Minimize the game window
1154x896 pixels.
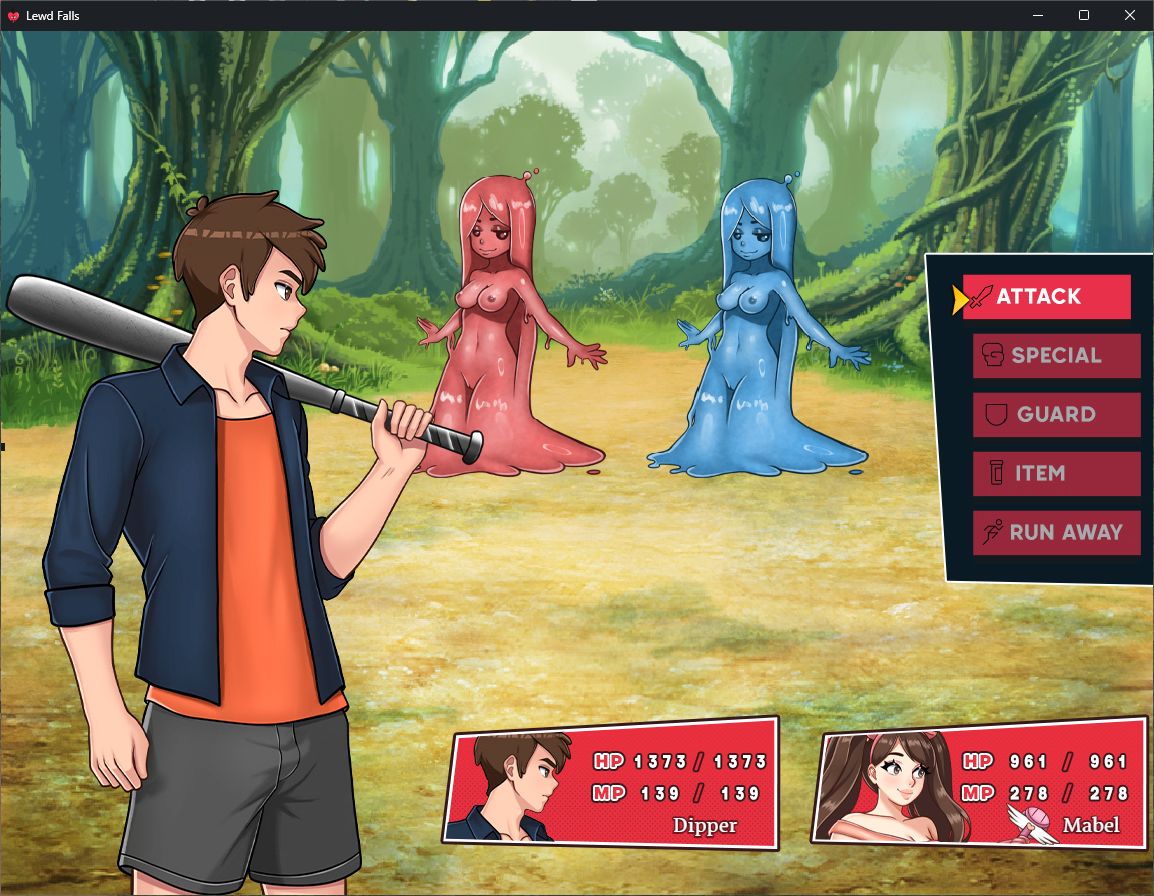[x=1037, y=15]
